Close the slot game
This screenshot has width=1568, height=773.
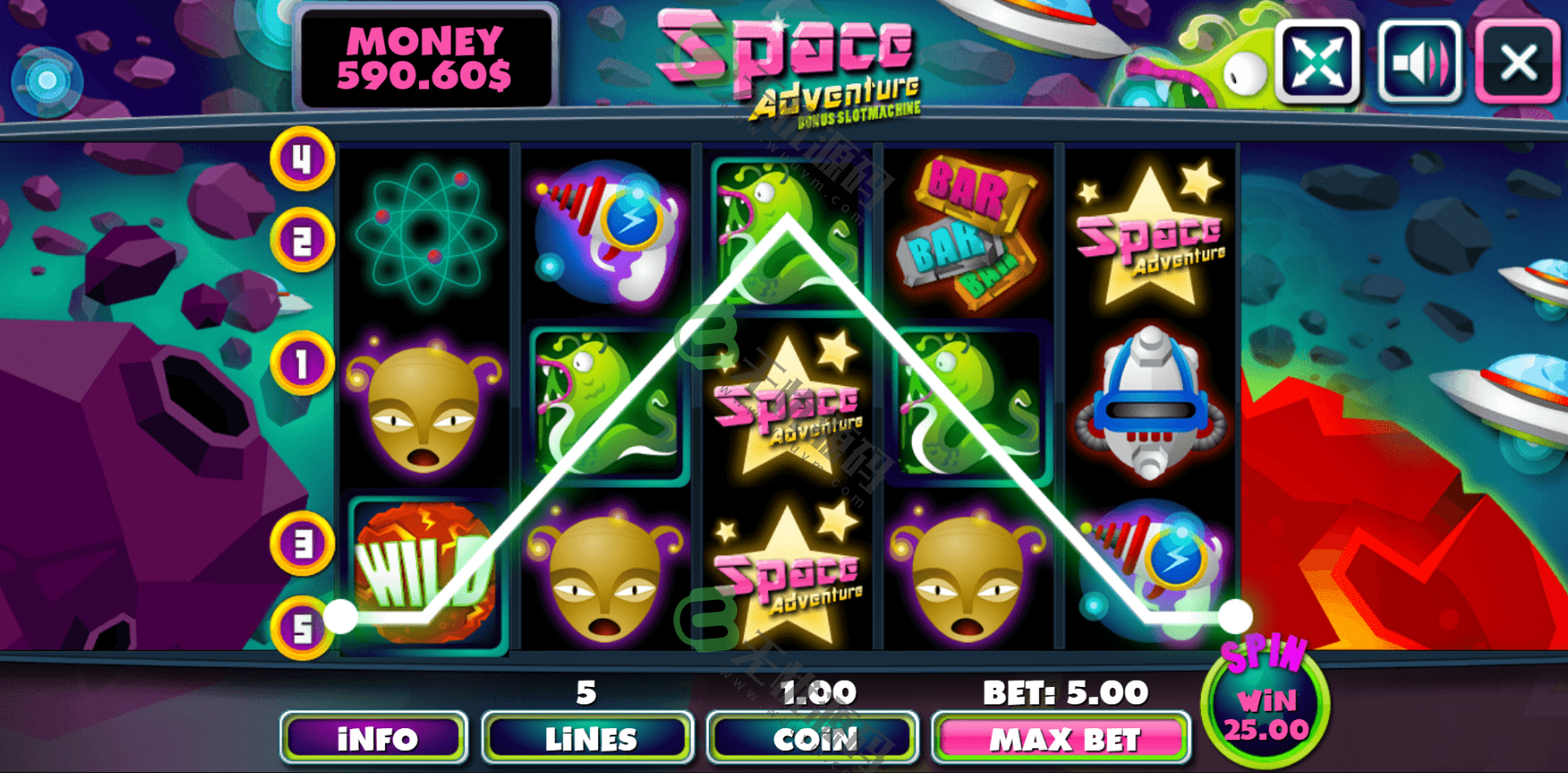click(1518, 62)
